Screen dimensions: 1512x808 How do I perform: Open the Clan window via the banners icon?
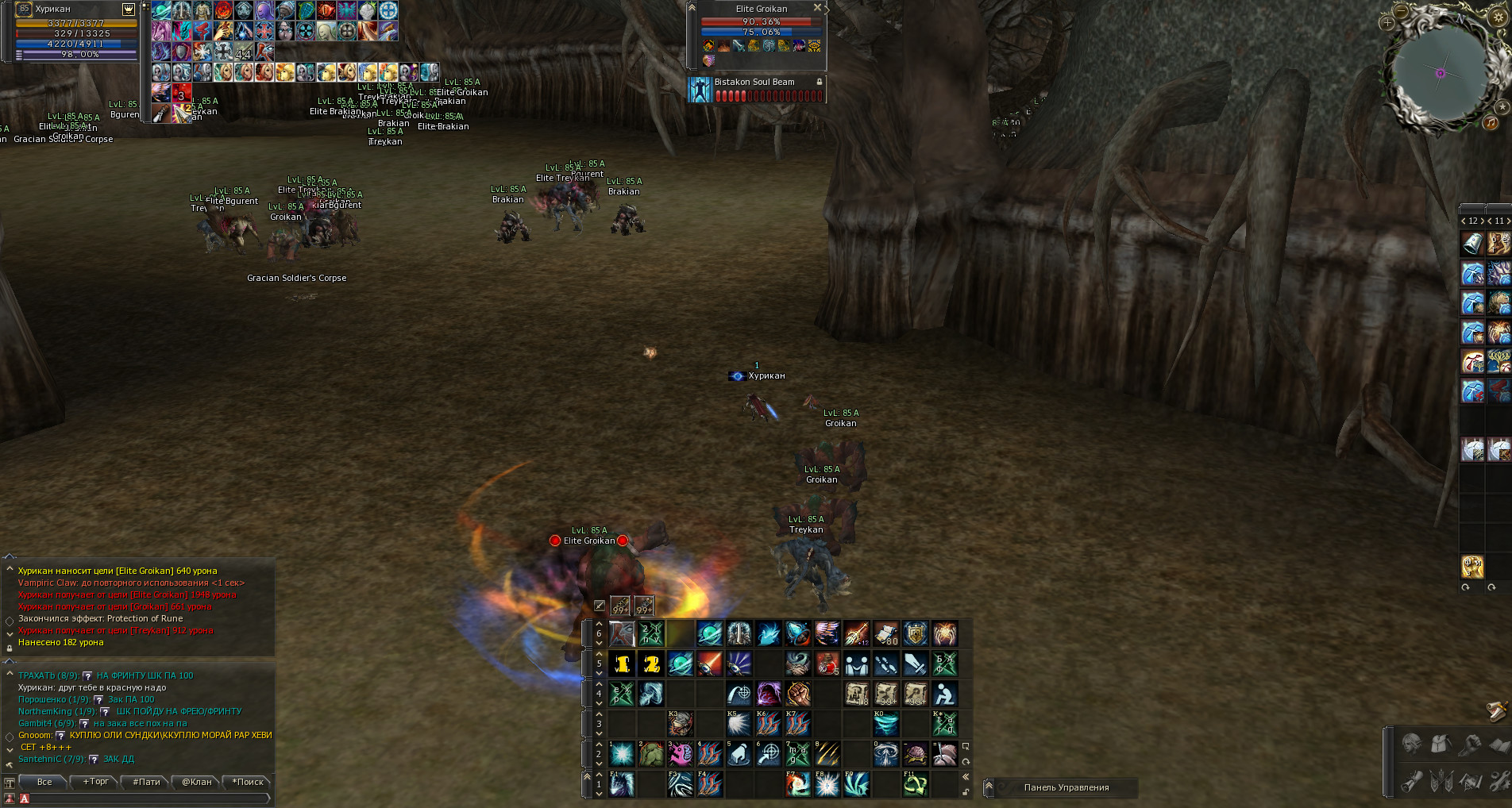(x=1441, y=781)
